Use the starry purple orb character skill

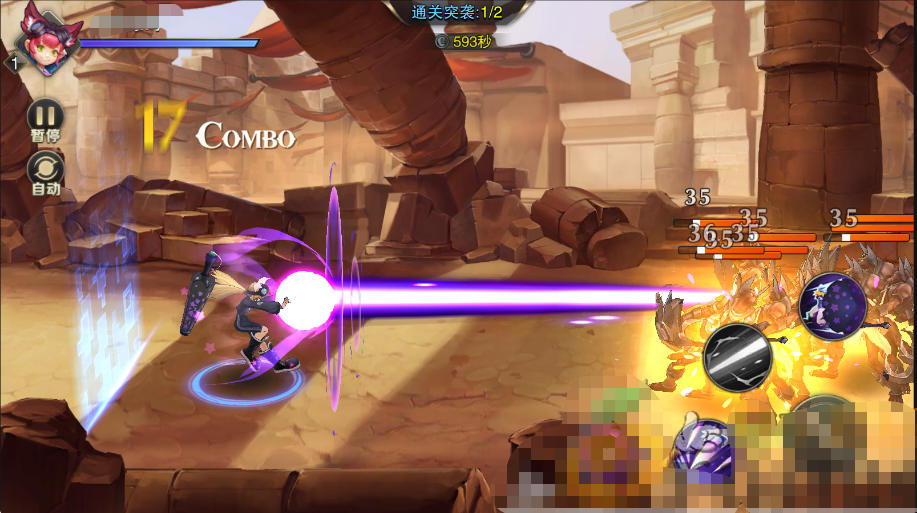click(x=832, y=306)
